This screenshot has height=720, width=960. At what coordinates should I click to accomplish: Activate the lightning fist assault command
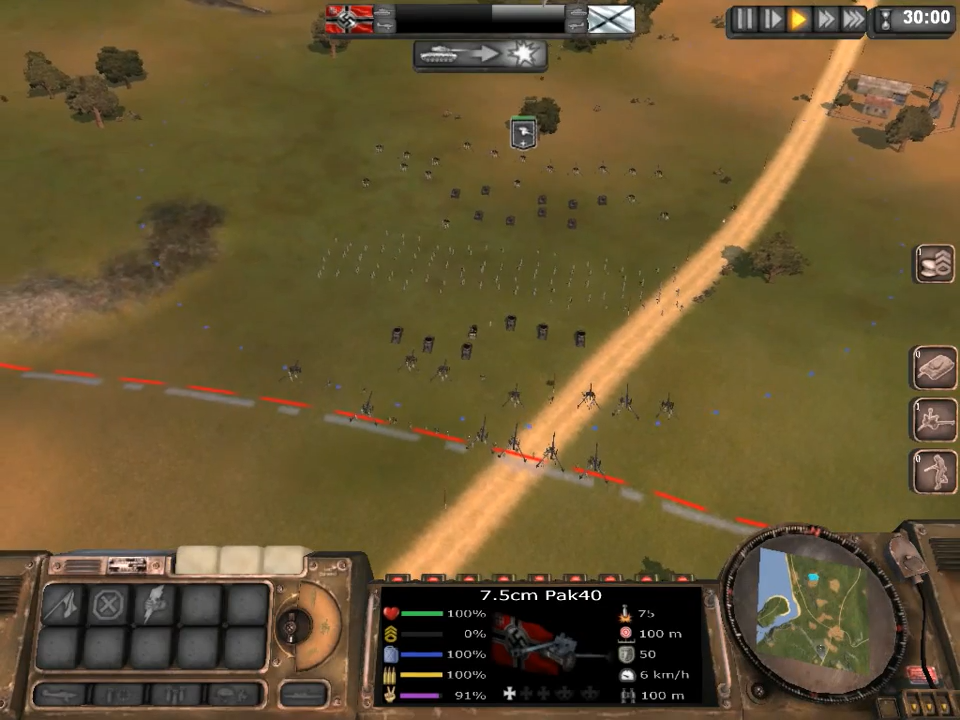click(x=154, y=605)
